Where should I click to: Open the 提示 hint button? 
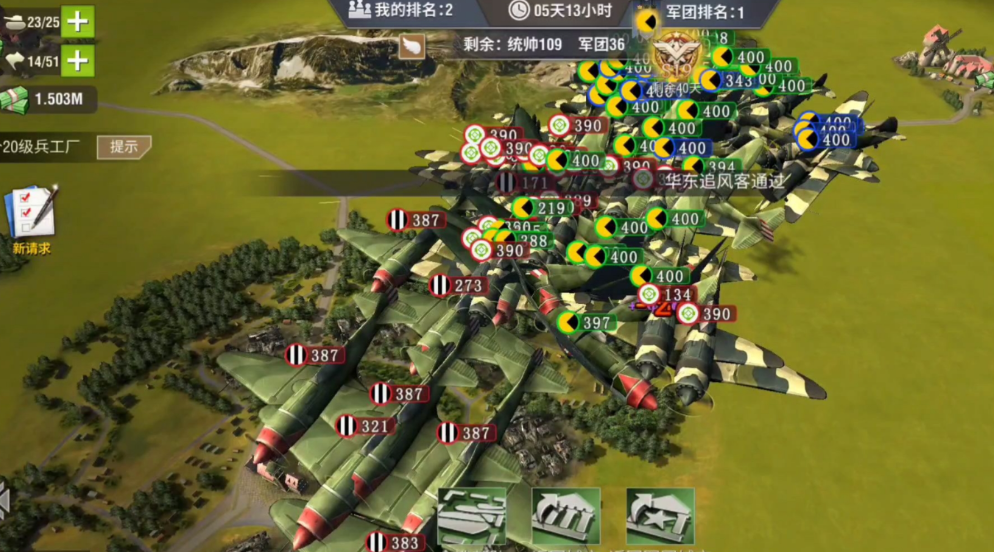click(x=124, y=146)
